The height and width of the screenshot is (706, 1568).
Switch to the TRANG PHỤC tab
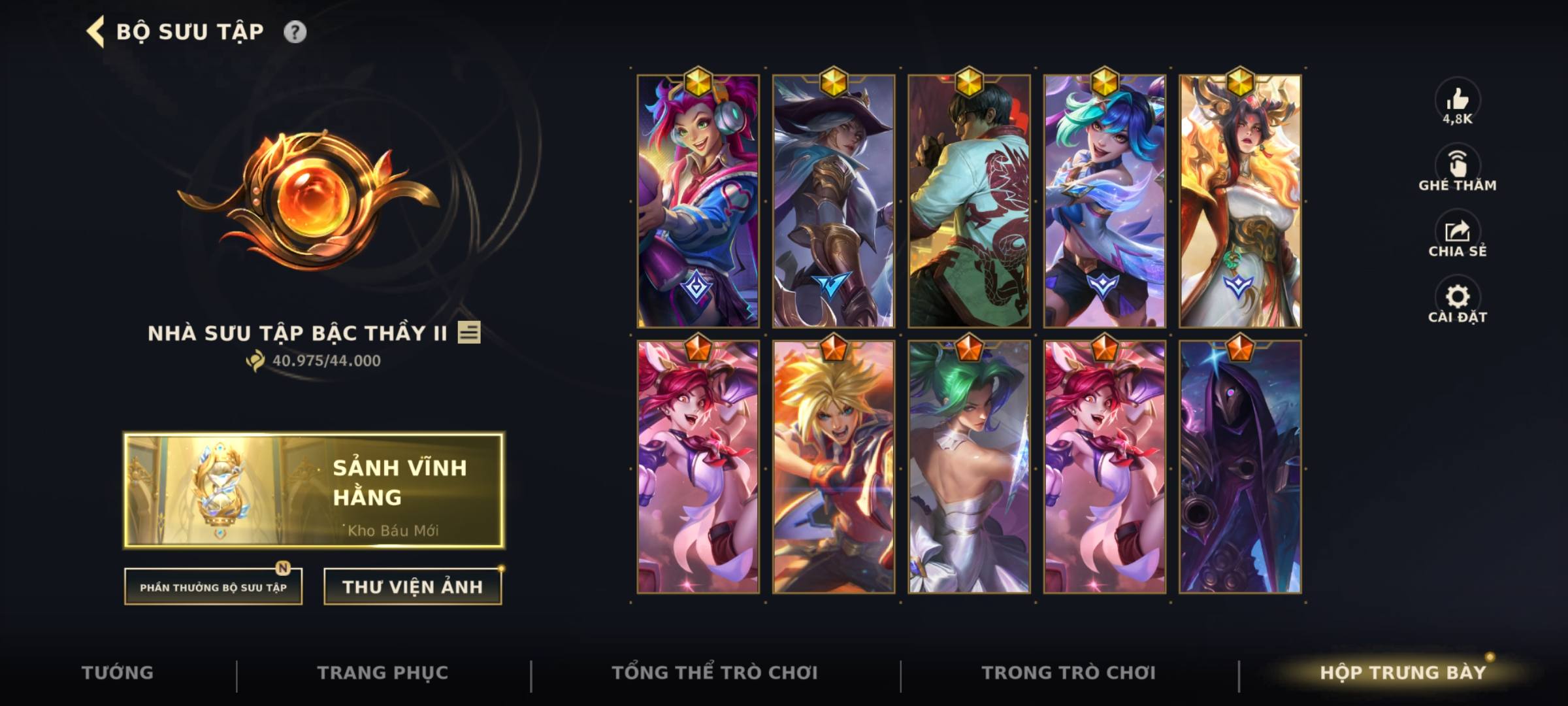pyautogui.click(x=384, y=671)
